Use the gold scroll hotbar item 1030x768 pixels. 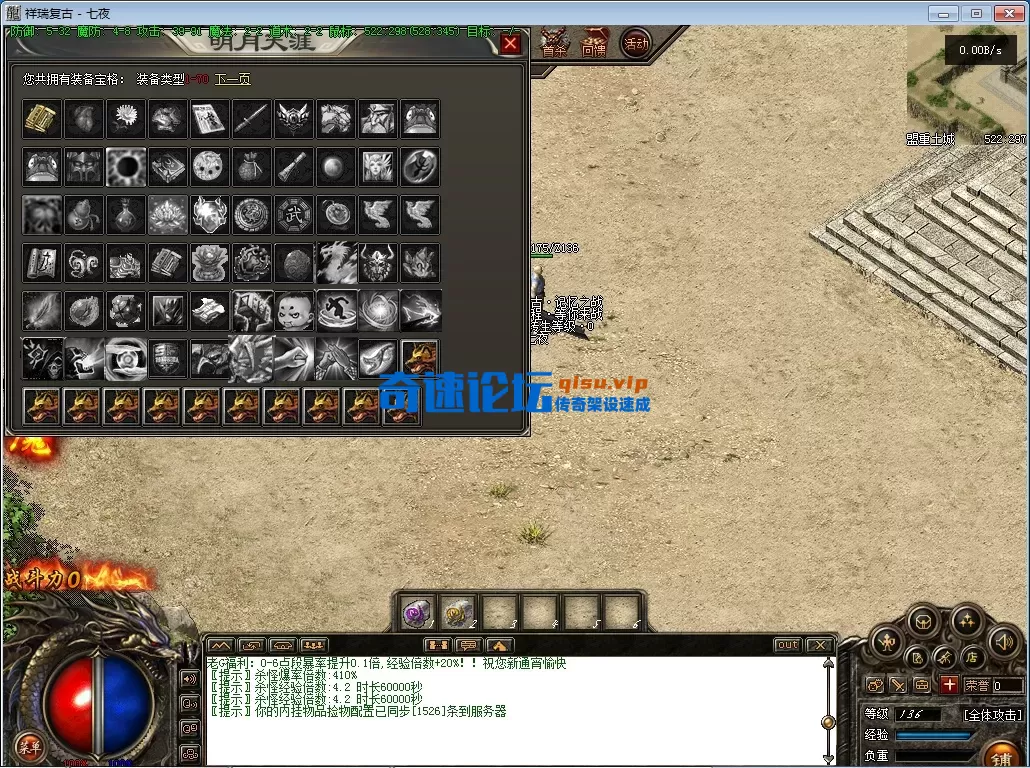(x=458, y=612)
